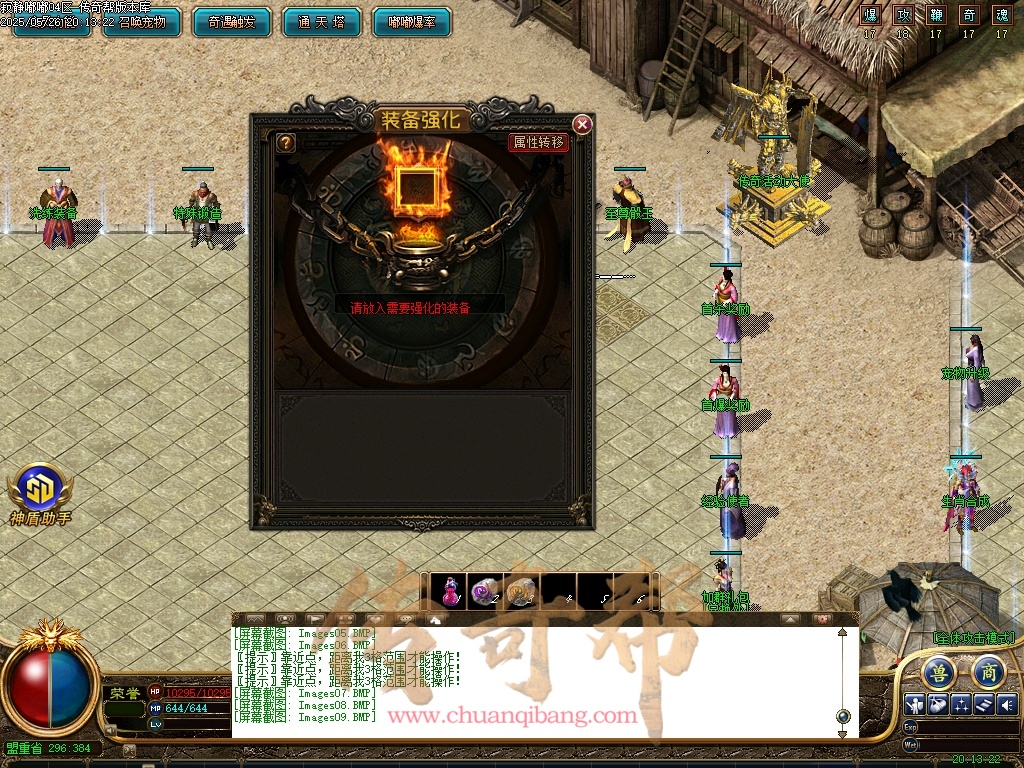Select the flaming equipment slot for enhancement
Screen dimensions: 1024x768
416,189
